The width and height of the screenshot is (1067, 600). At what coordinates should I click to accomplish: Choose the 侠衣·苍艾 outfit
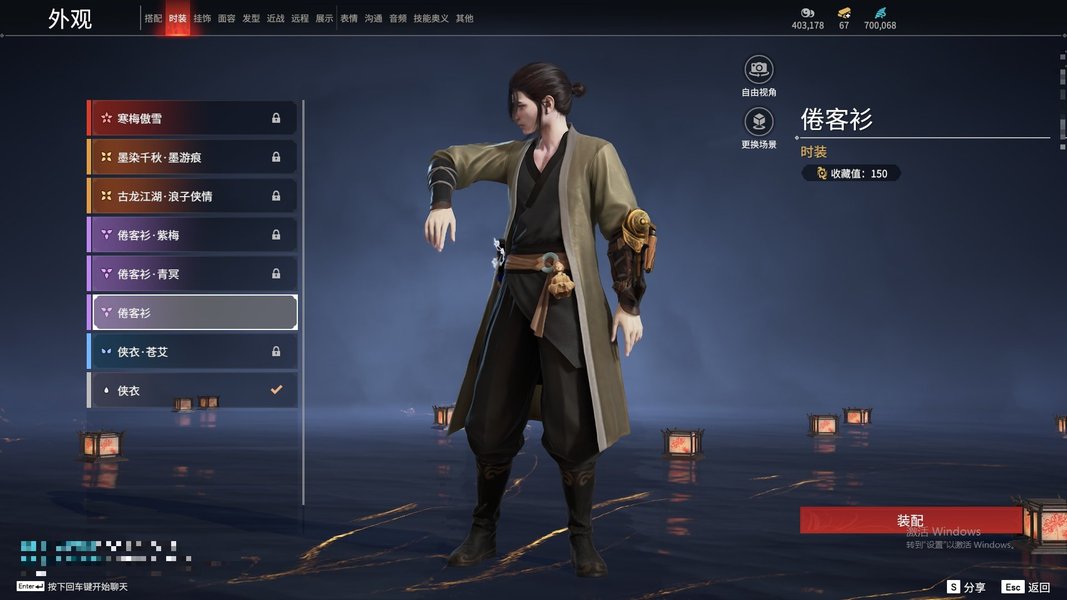pyautogui.click(x=192, y=351)
